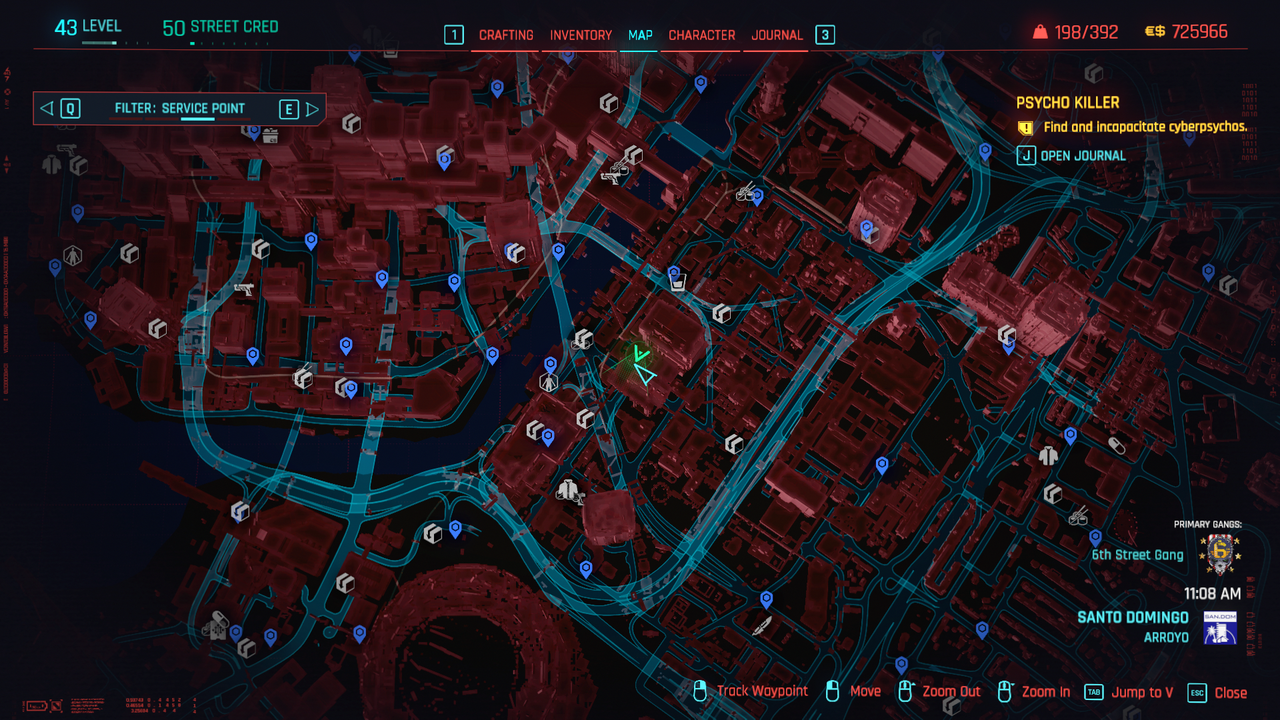Select the pistol weapon shop marker
Screen dimensions: 1280x720
point(243,290)
